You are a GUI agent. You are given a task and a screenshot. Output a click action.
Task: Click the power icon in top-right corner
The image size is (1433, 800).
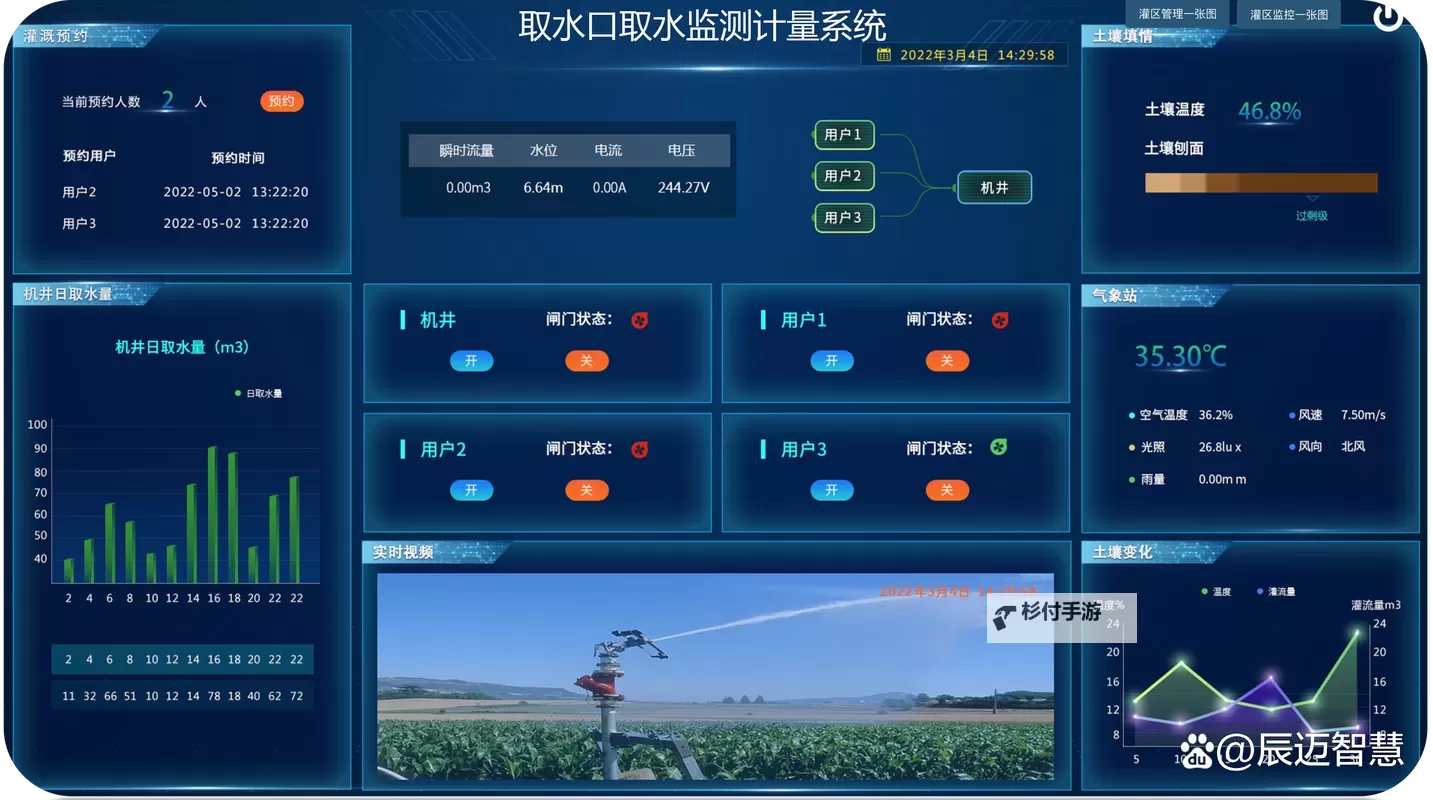coord(1388,15)
